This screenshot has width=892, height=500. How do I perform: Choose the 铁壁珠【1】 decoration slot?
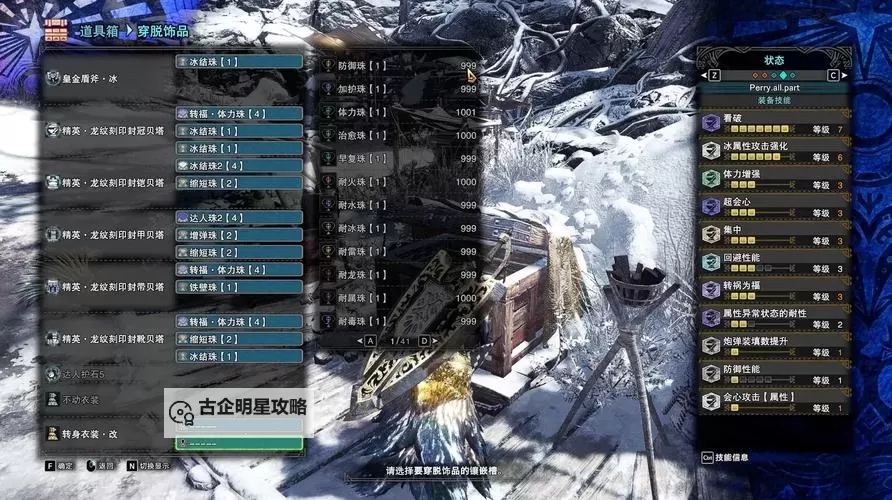pyautogui.click(x=239, y=287)
